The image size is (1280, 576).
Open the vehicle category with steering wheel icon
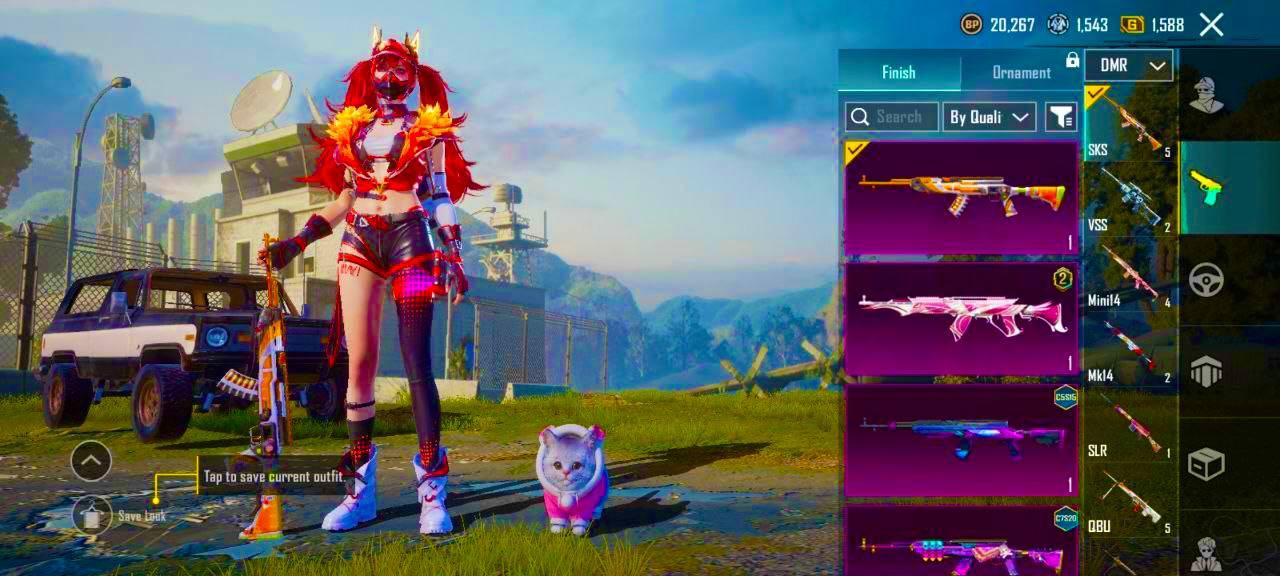pyautogui.click(x=1206, y=280)
